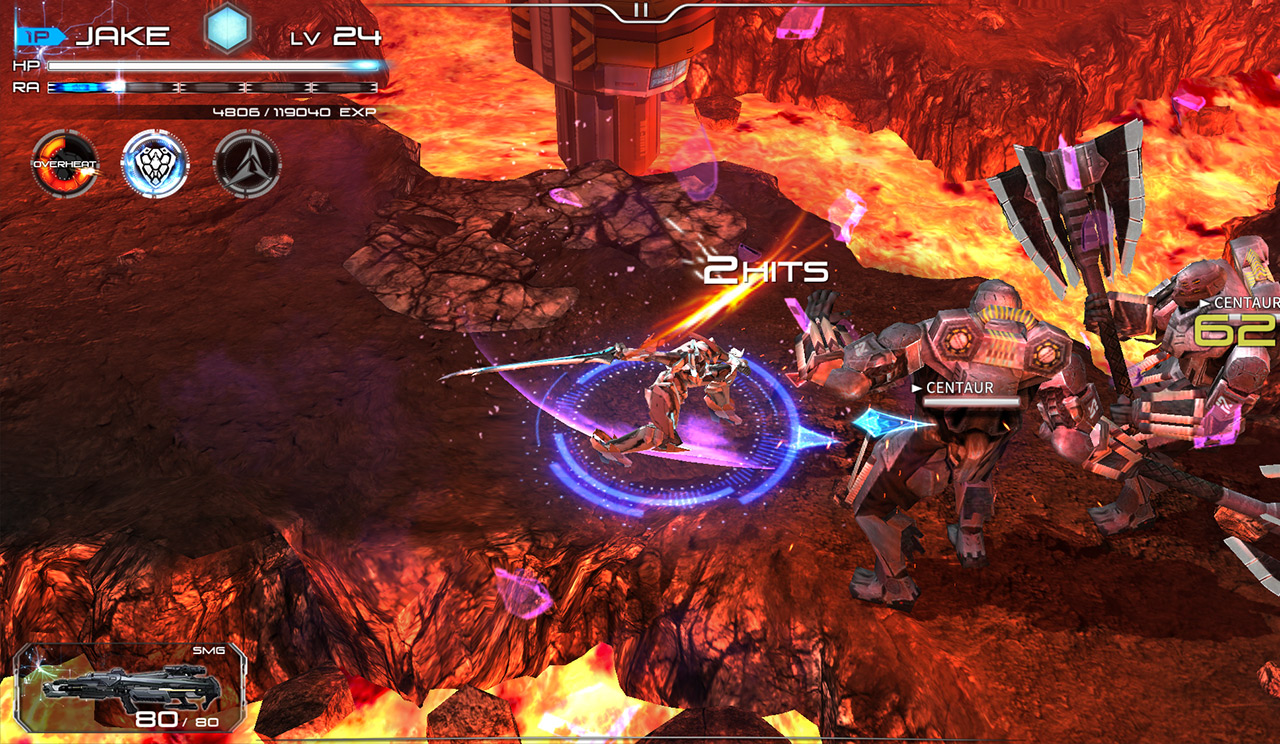
Task: Use the gray triangle skill icon
Action: pos(247,164)
